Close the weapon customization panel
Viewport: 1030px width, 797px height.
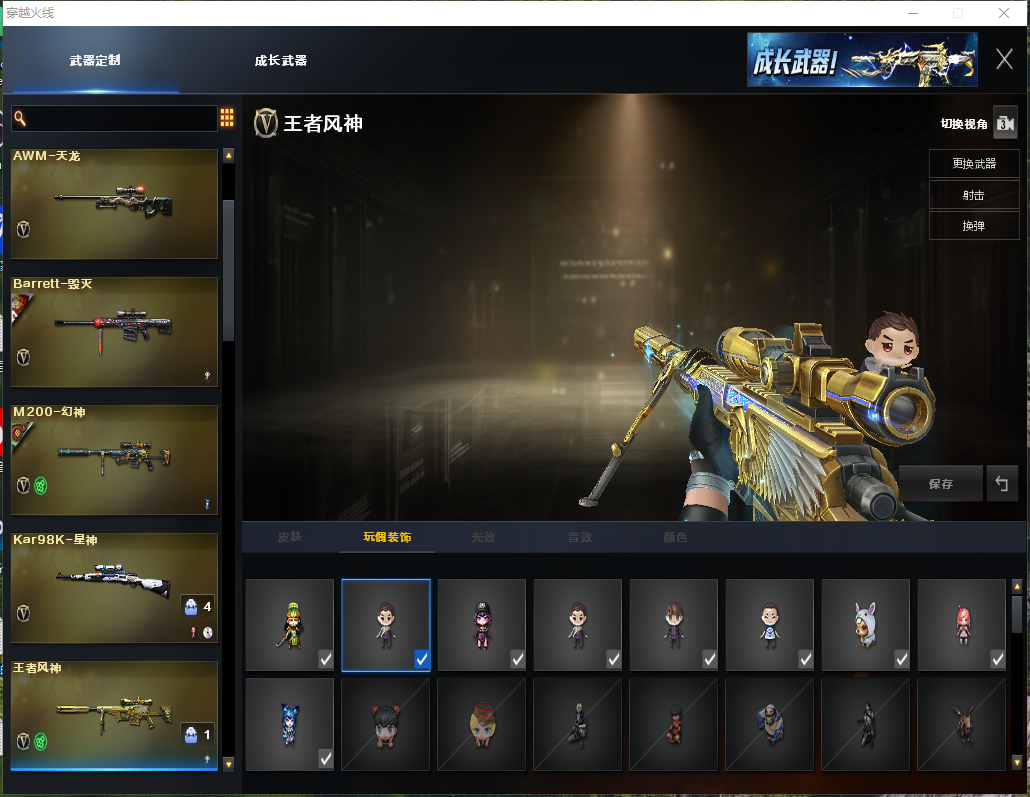(x=1004, y=59)
